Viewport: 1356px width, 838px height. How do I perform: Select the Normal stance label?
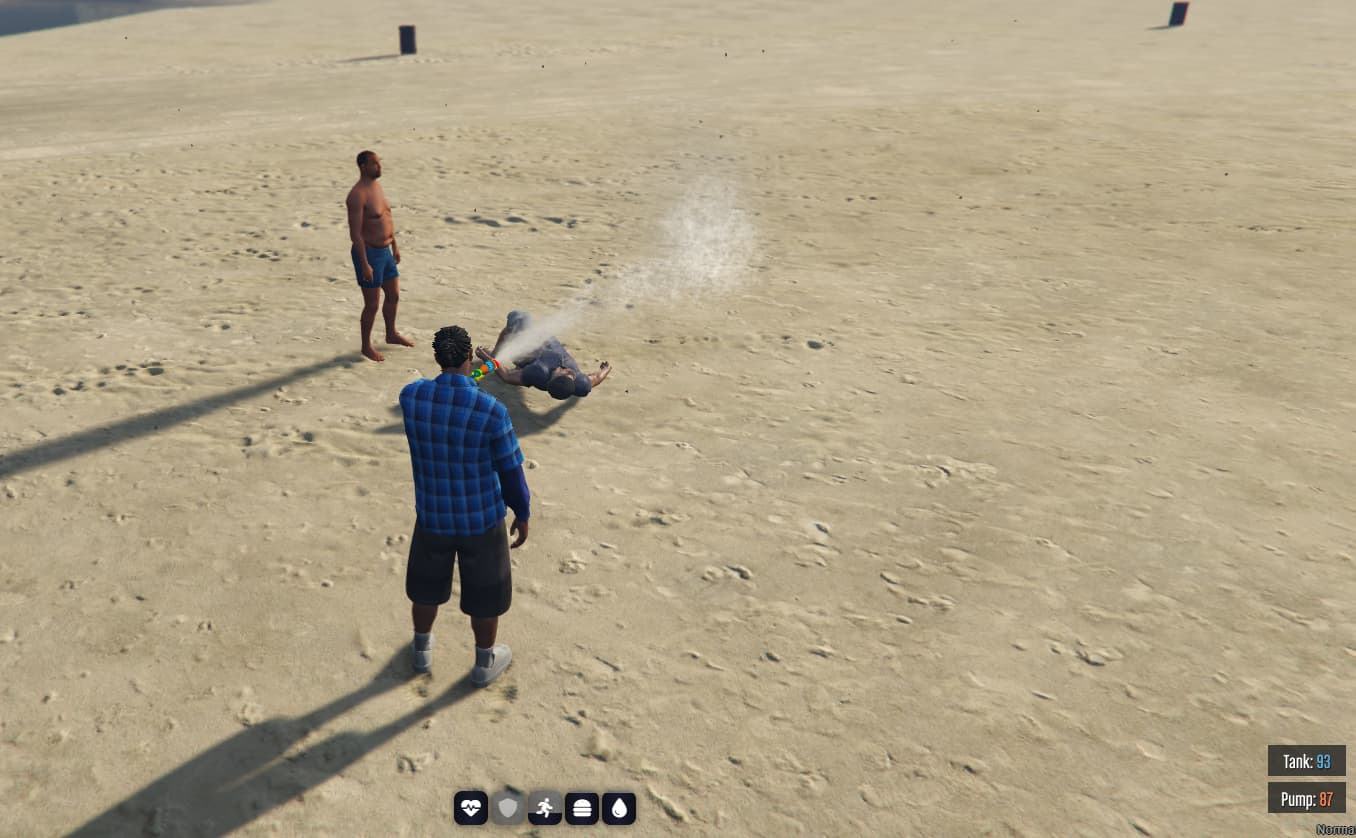[1337, 829]
